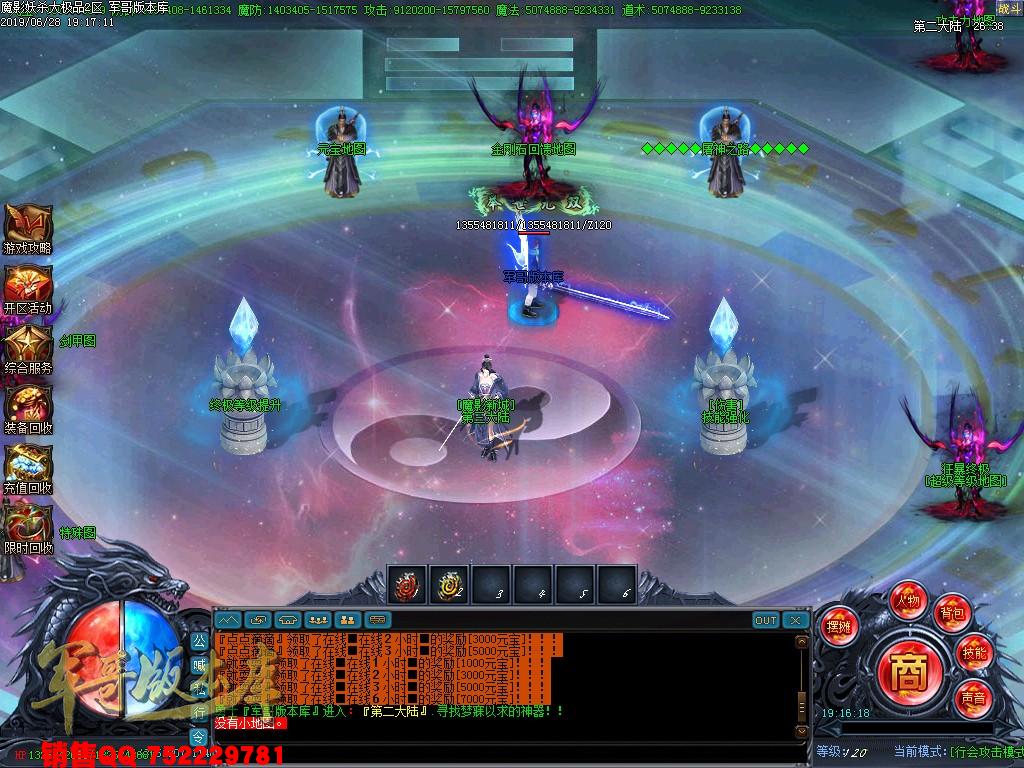
Task: Open the 背包 backpack
Action: (x=950, y=612)
